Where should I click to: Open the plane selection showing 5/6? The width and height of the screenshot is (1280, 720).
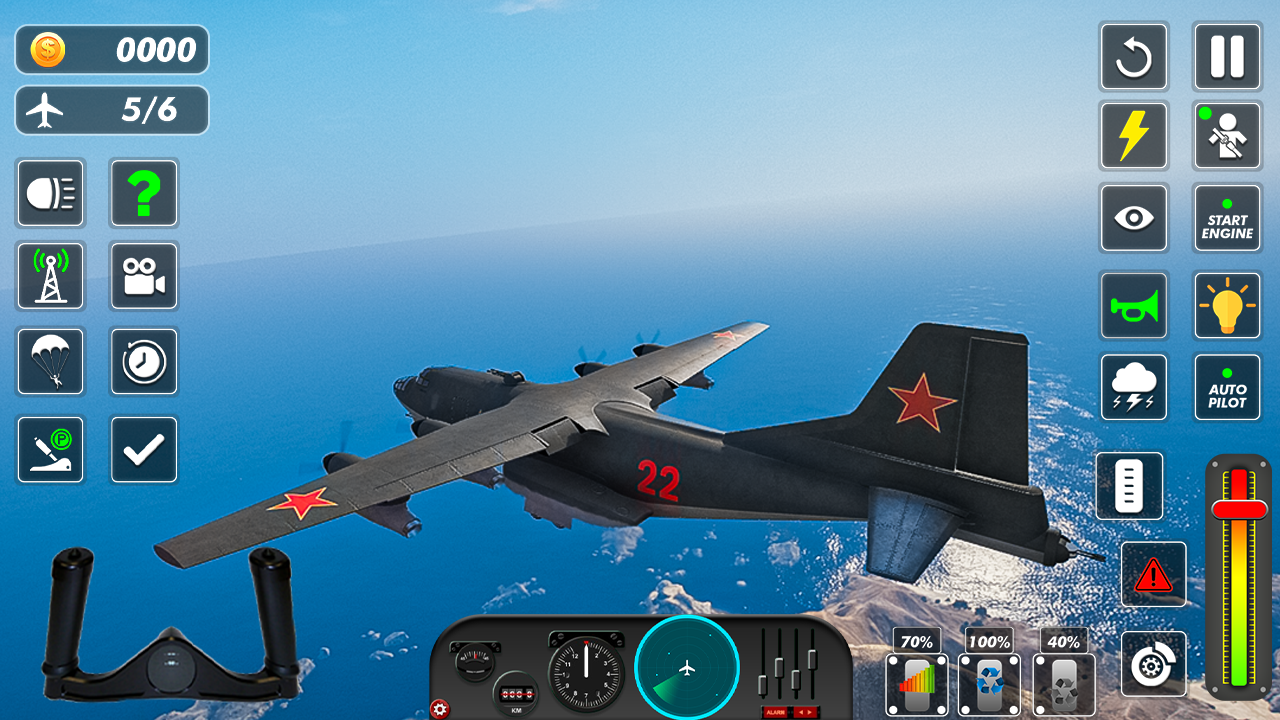pos(111,110)
